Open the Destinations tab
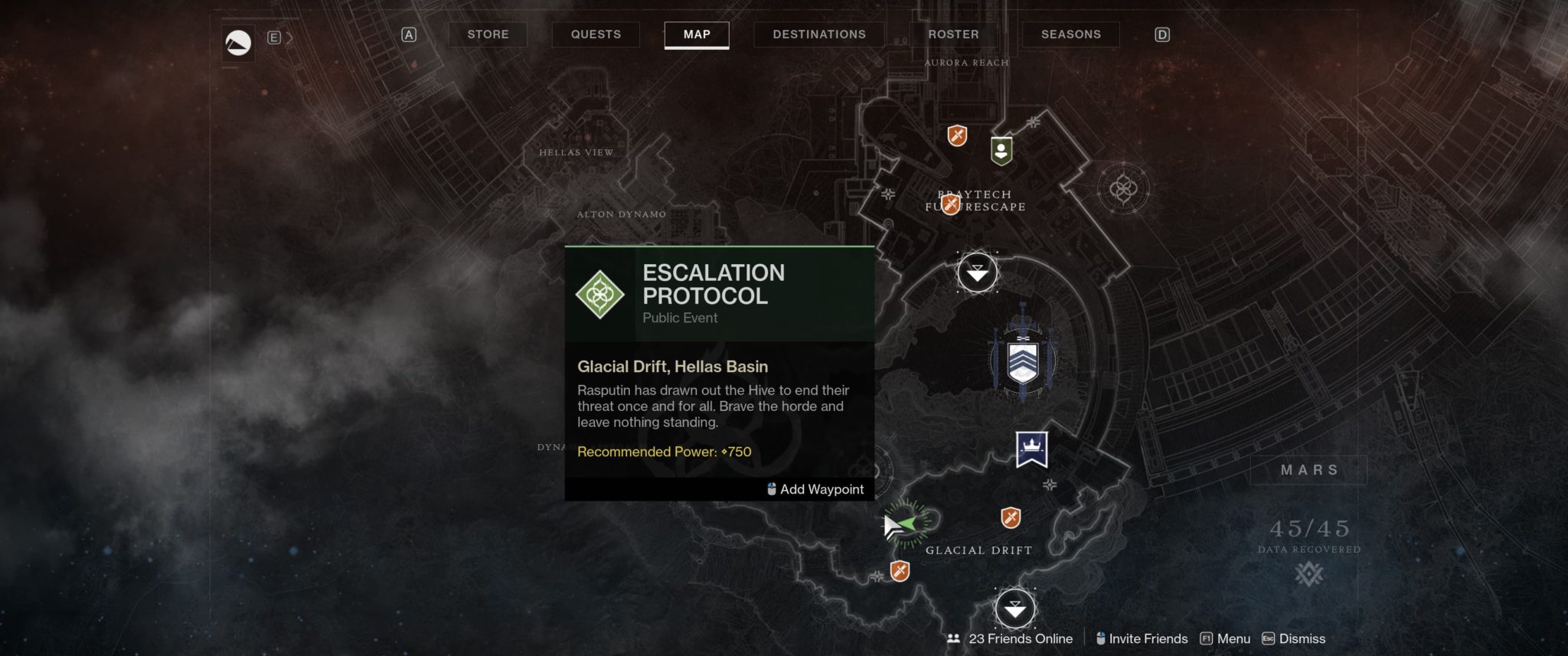Image resolution: width=1568 pixels, height=656 pixels. click(x=818, y=34)
